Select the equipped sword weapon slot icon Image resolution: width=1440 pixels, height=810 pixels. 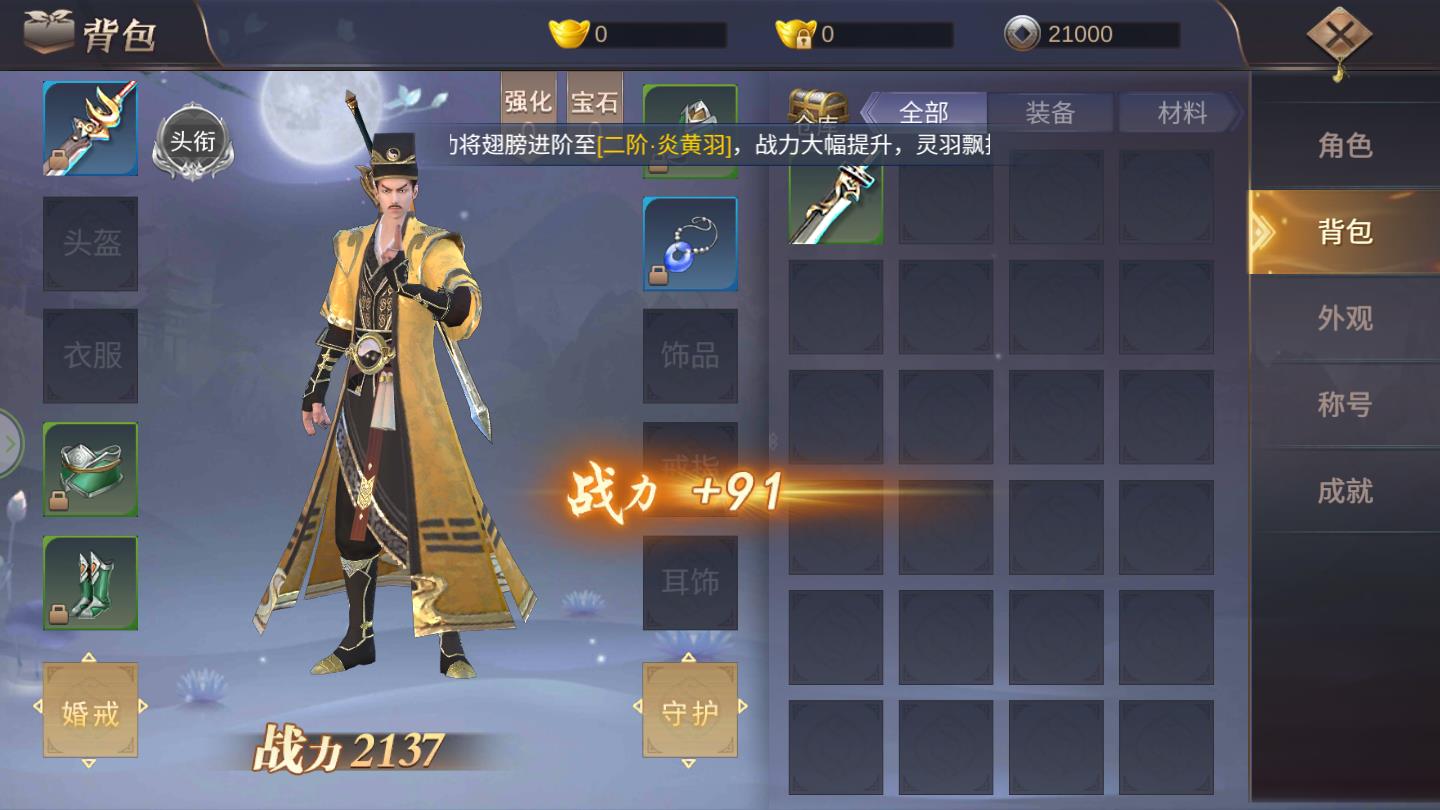[x=90, y=127]
